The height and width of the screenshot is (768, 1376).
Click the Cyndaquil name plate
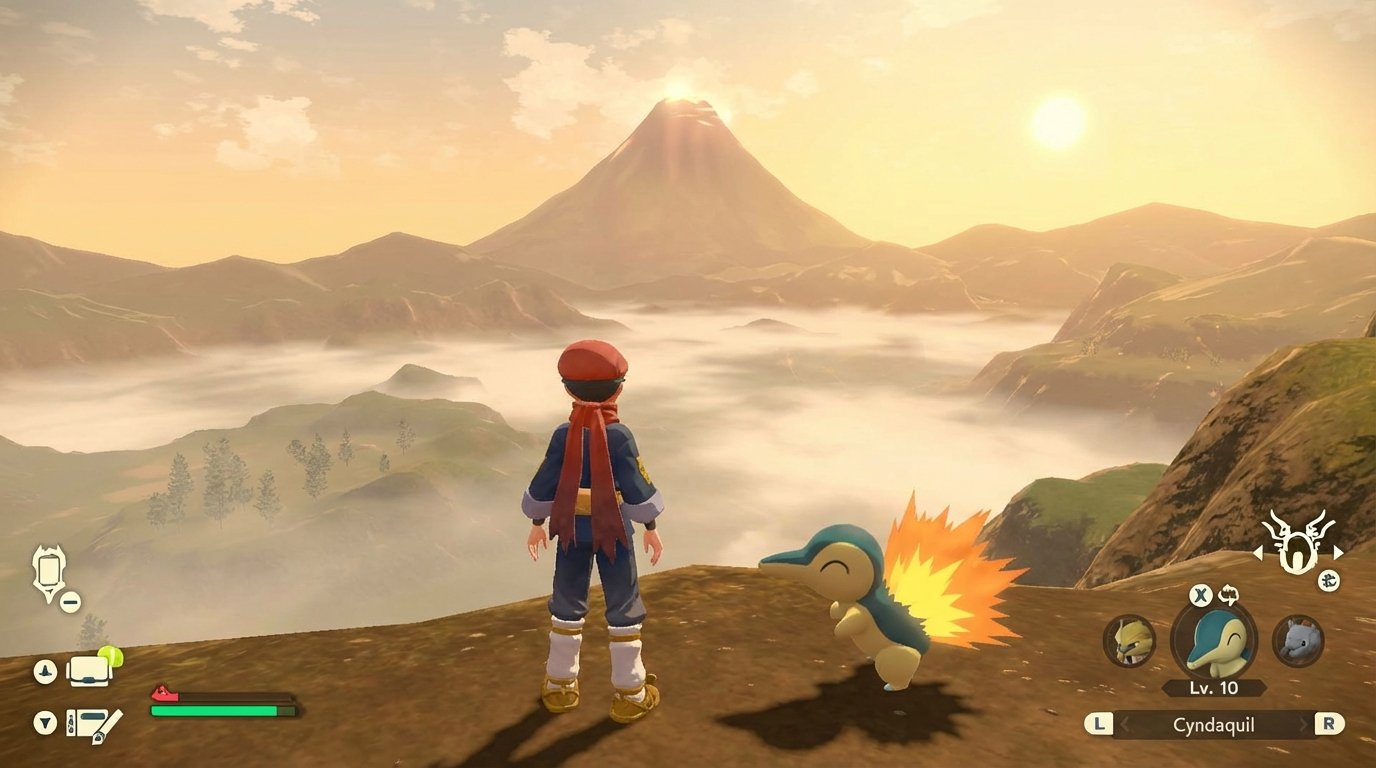click(x=1214, y=725)
